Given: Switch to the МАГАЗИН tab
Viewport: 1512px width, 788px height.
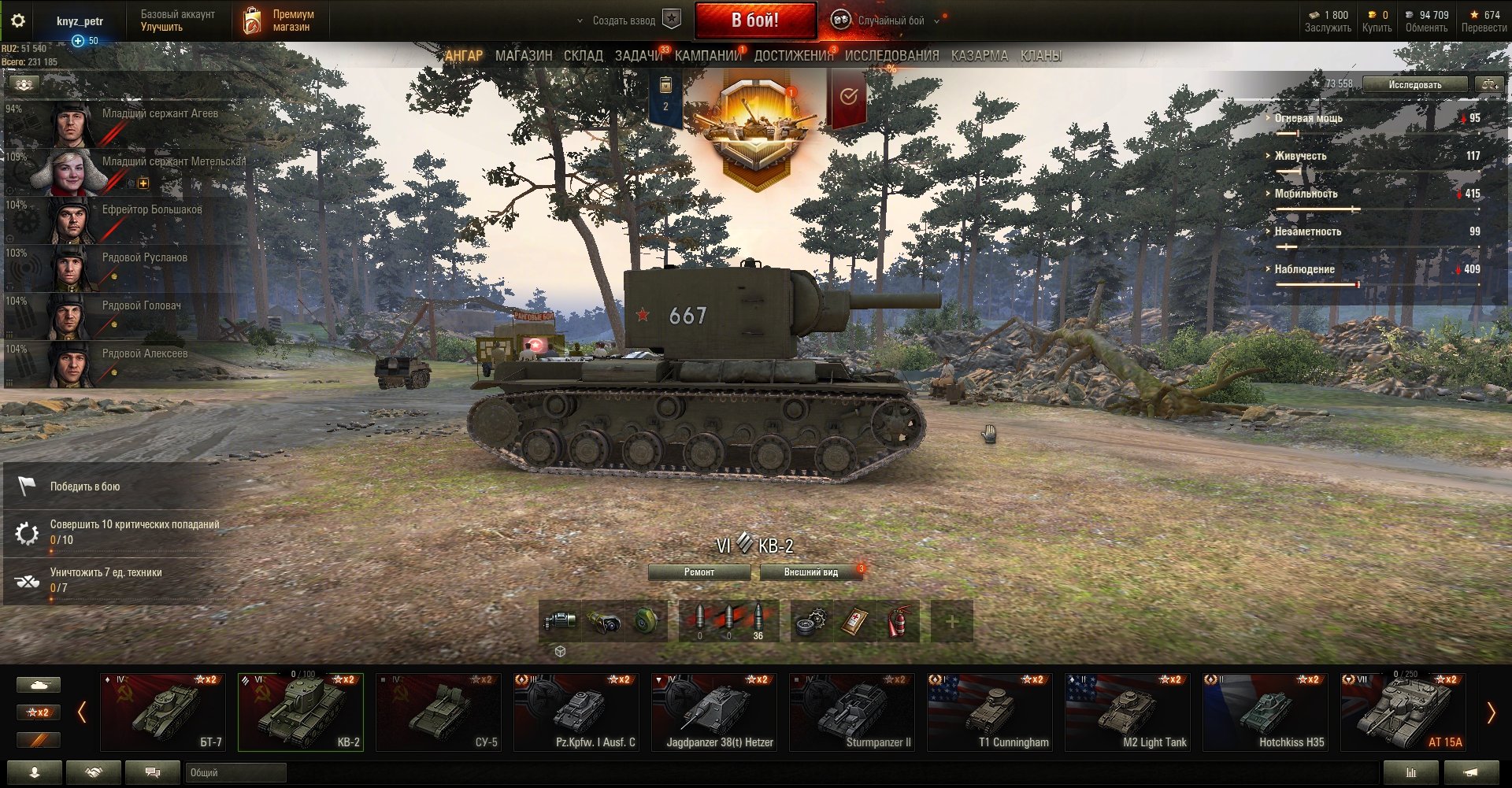Looking at the screenshot, I should tap(524, 56).
